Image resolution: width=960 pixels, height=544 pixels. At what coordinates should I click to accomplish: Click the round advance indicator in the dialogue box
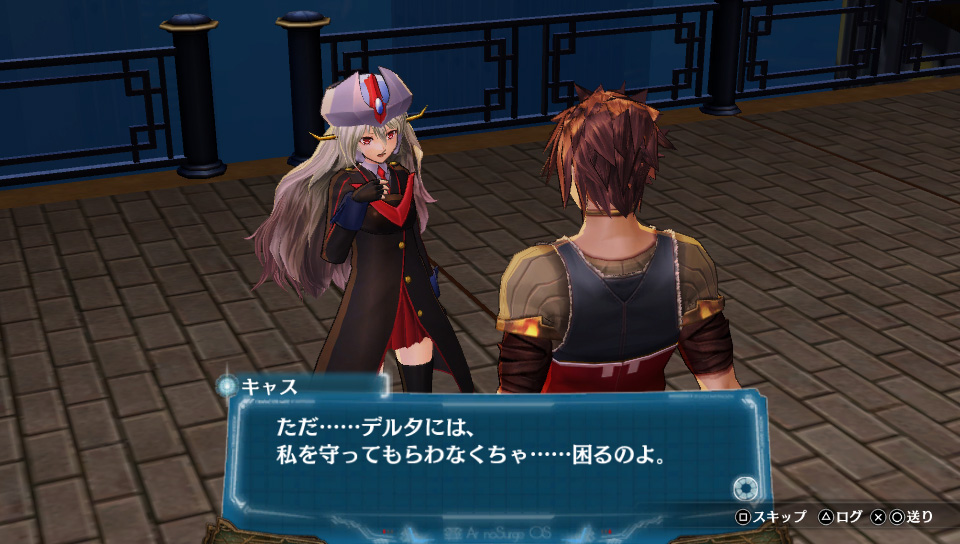point(744,488)
